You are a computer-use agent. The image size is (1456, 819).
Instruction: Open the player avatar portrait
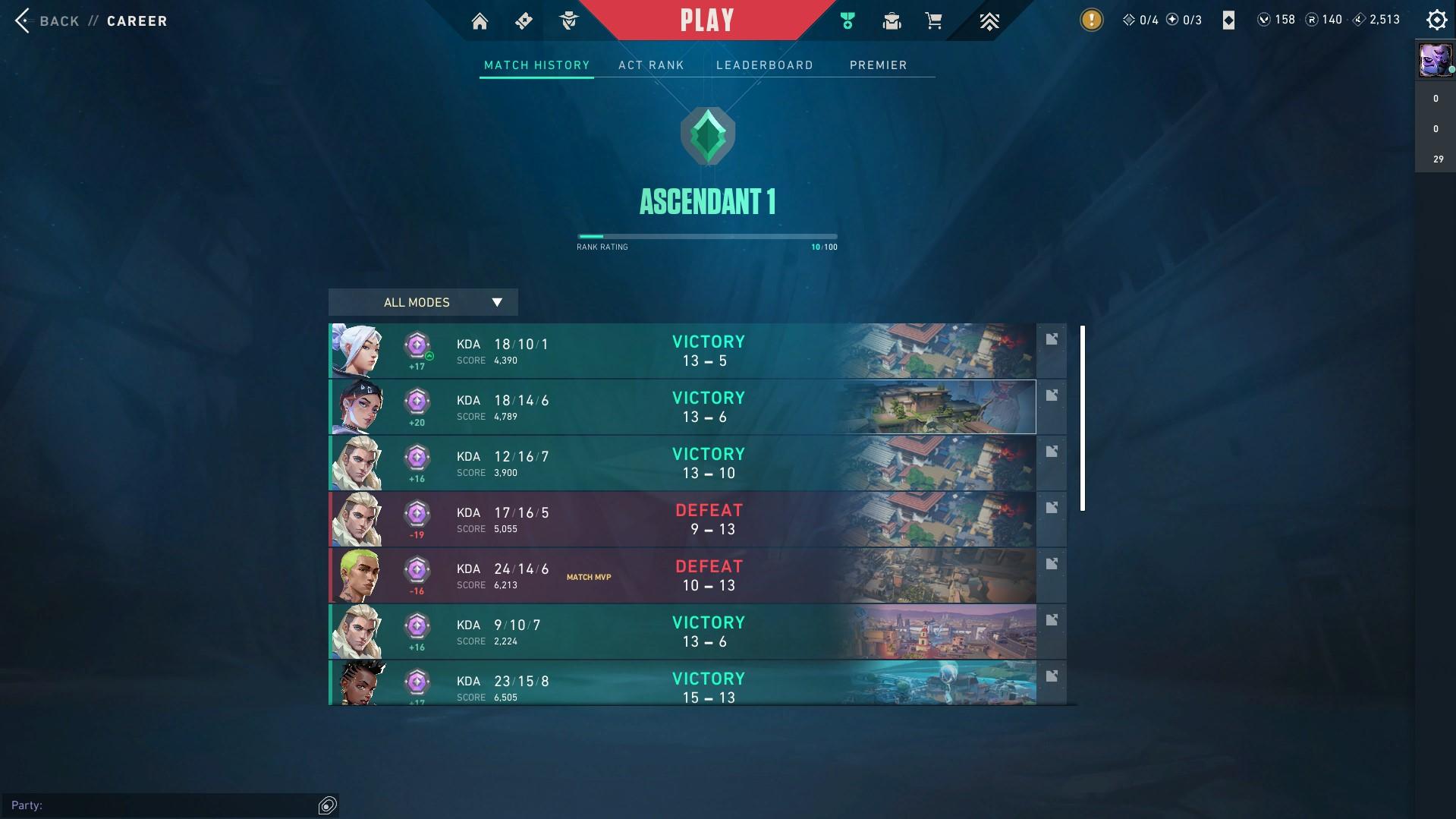coord(1435,60)
